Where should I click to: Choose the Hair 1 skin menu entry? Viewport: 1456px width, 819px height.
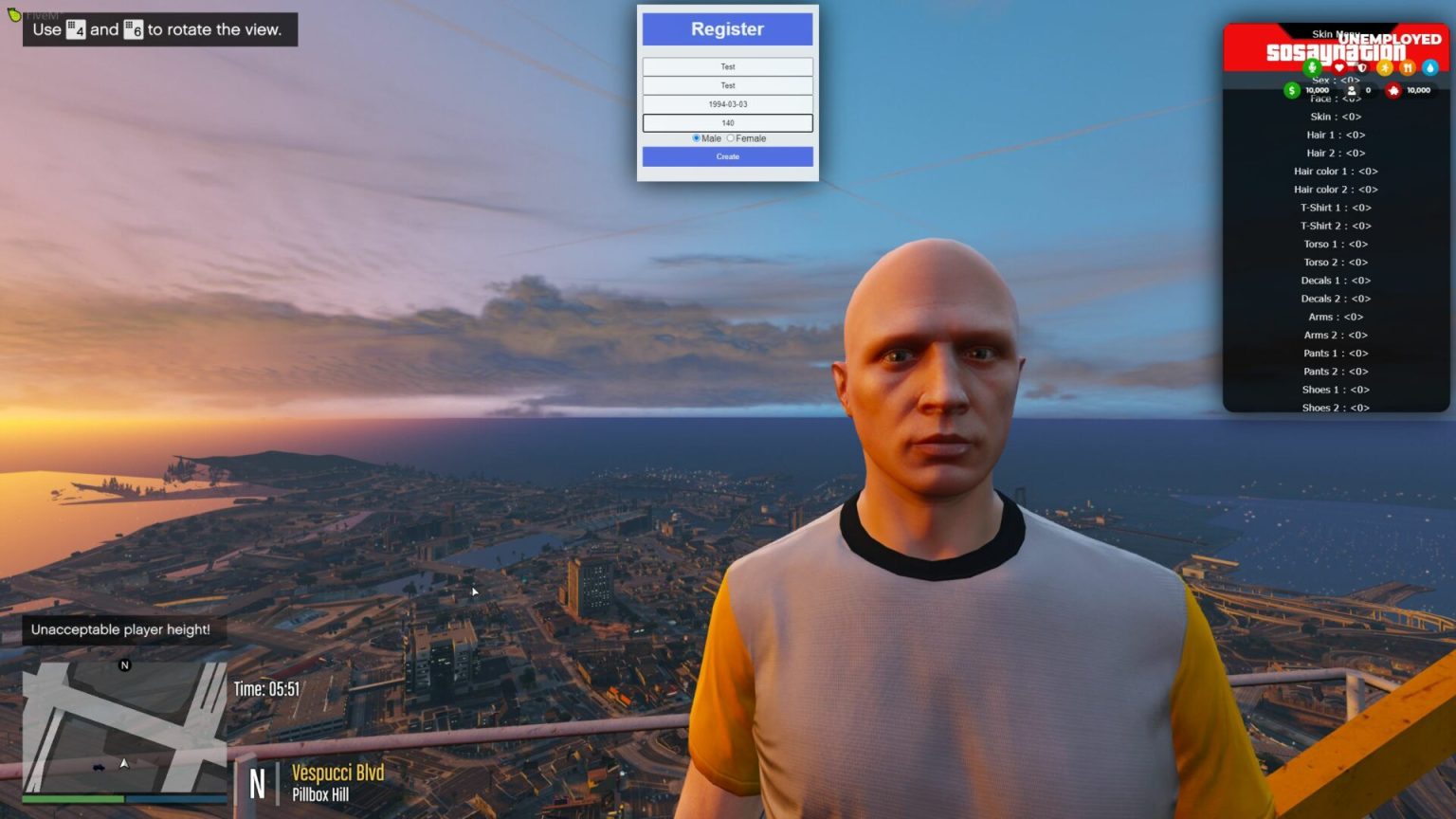(1336, 135)
